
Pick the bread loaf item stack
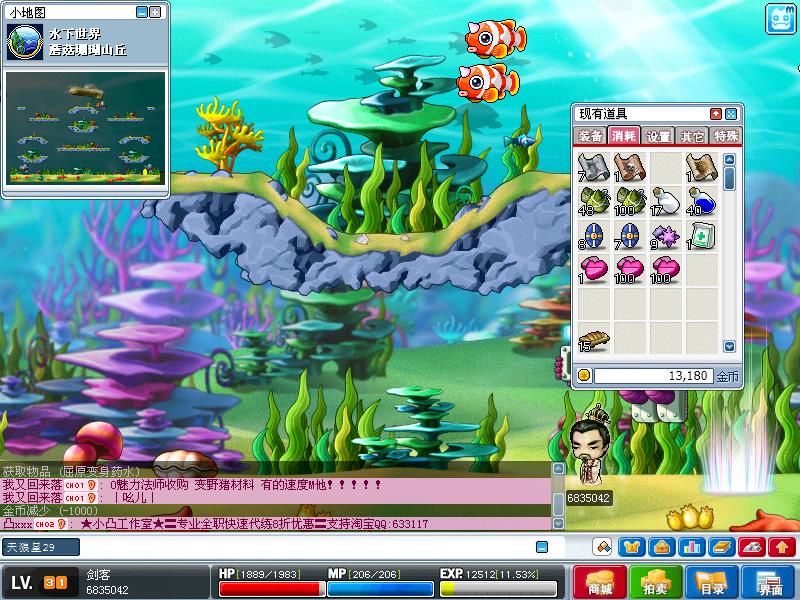(592, 340)
